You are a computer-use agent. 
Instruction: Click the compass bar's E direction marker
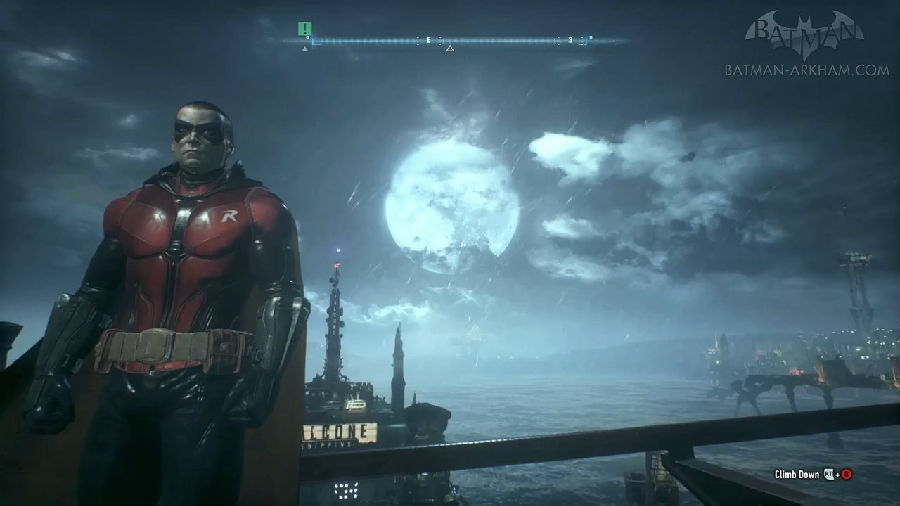[428, 40]
